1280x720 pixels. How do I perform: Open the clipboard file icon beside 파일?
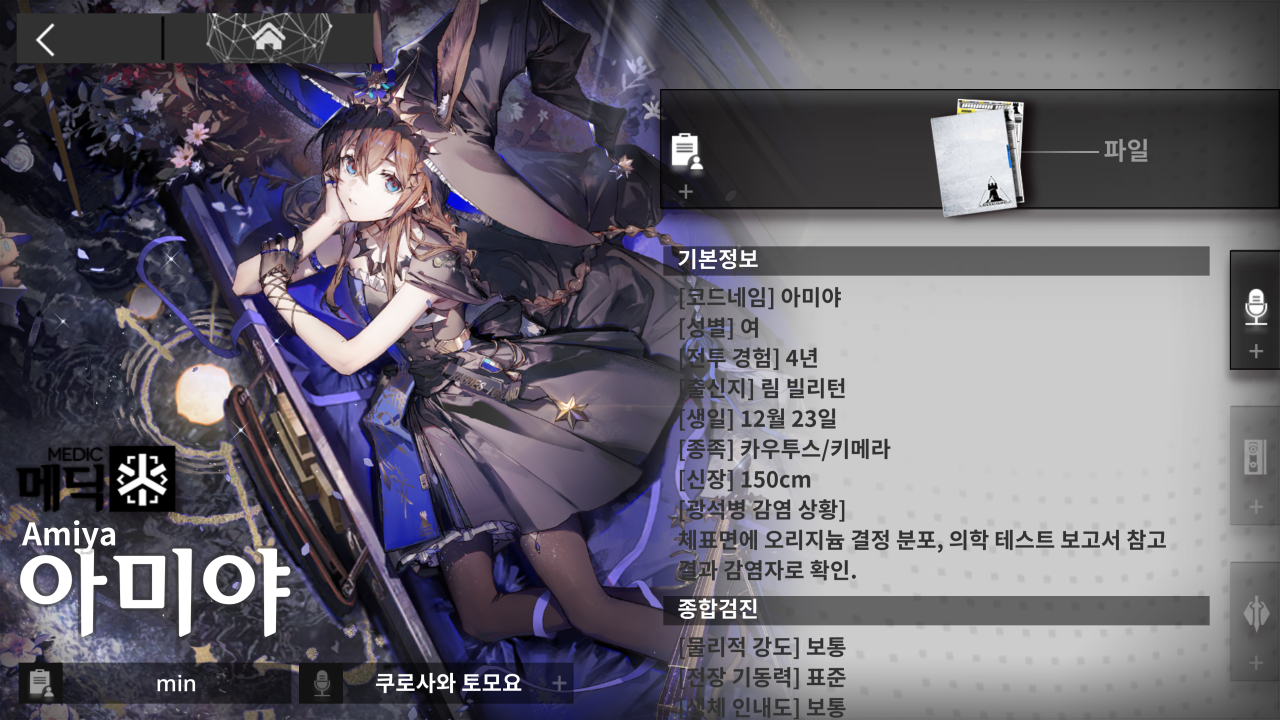pos(684,150)
